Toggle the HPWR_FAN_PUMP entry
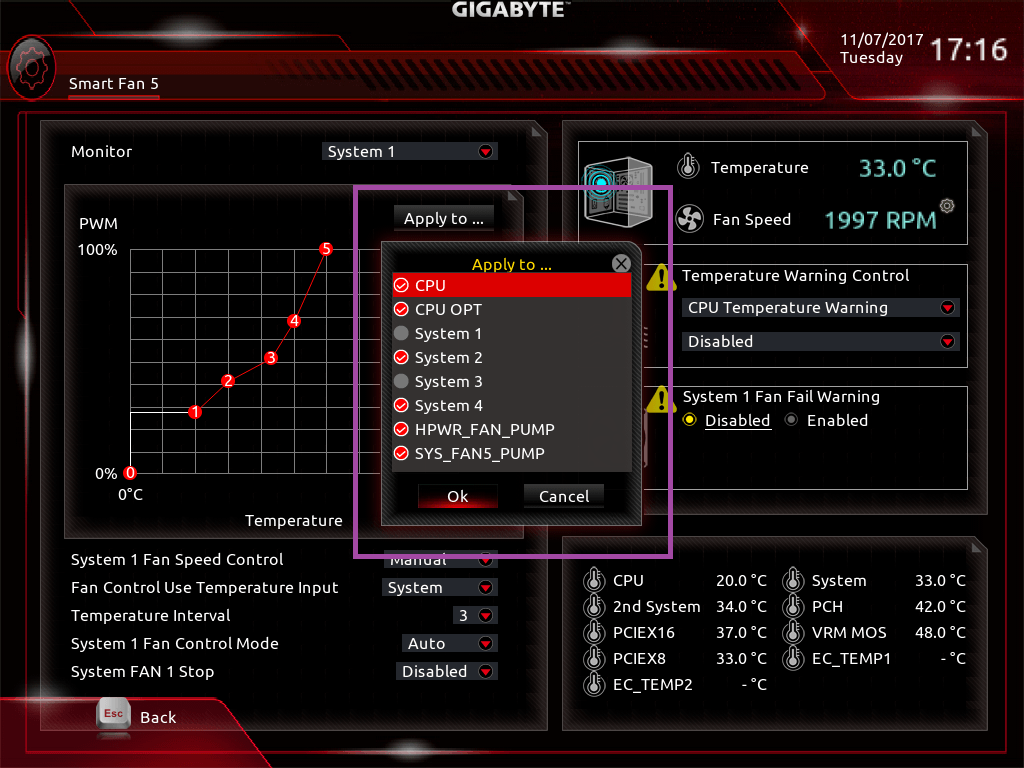 [402, 430]
